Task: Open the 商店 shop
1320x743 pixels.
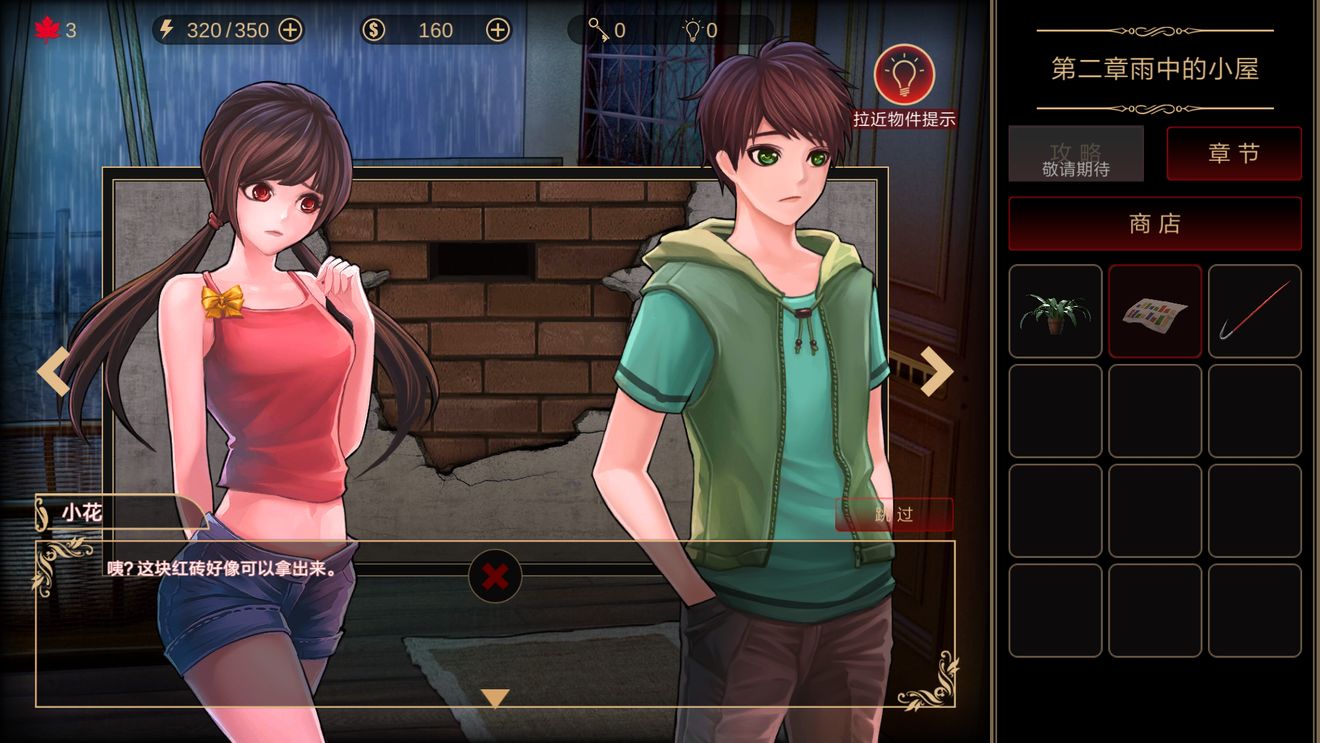Action: coord(1155,224)
